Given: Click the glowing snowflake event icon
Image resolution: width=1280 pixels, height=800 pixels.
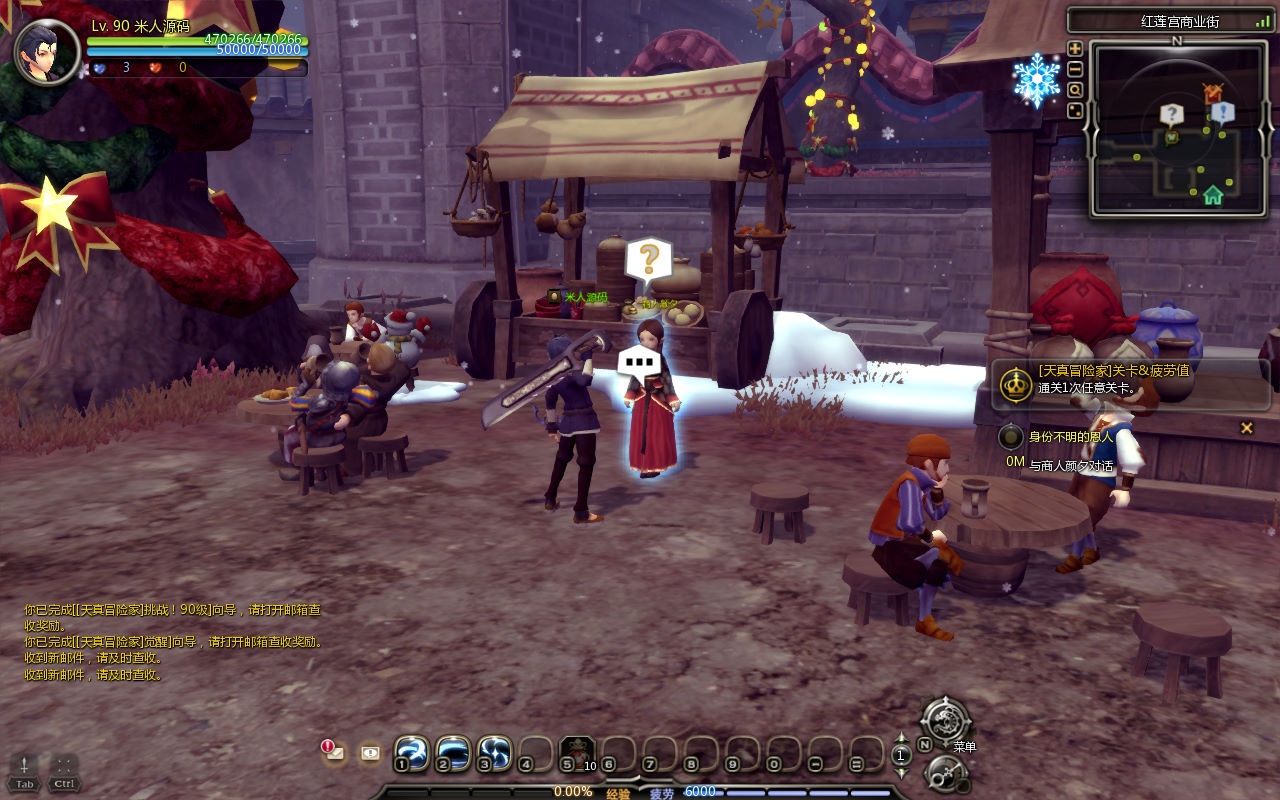Looking at the screenshot, I should coord(1036,80).
